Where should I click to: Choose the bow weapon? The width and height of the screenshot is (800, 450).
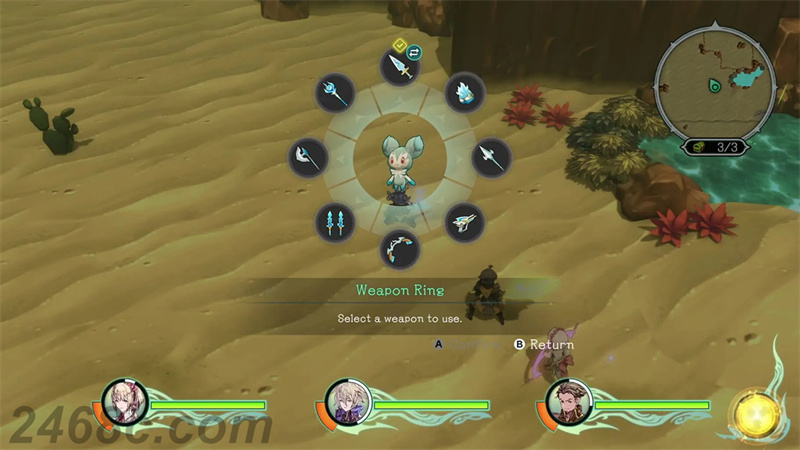coord(399,248)
